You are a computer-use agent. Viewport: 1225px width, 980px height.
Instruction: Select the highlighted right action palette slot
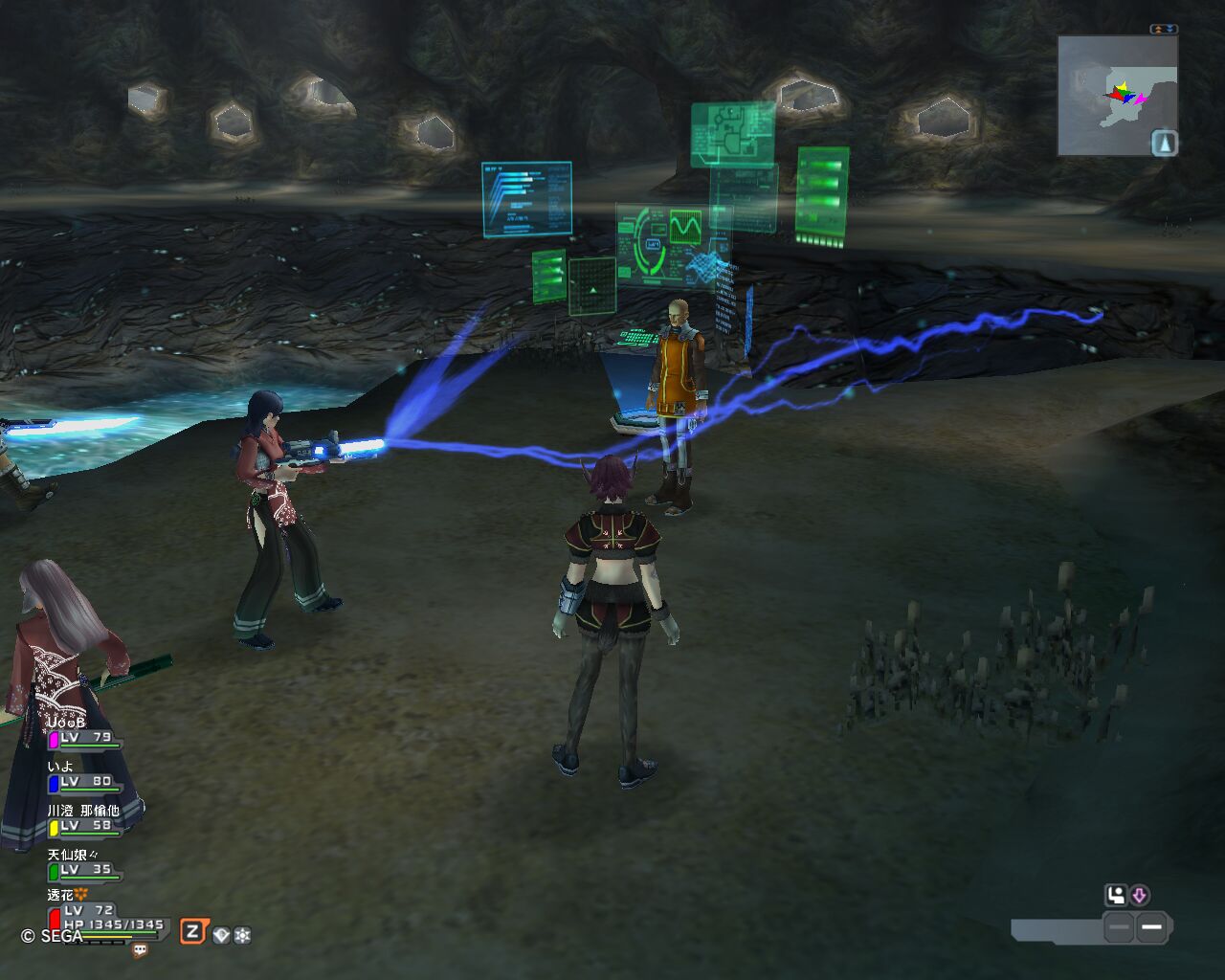click(1151, 927)
